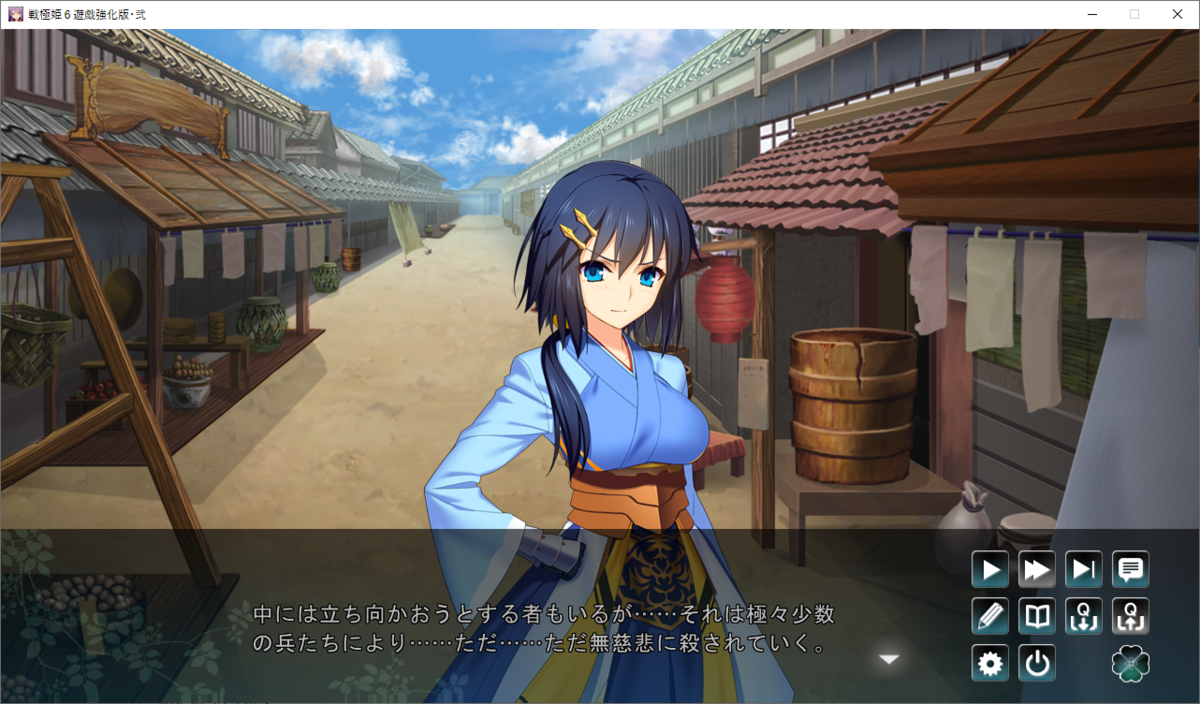Quick save with the Q down-arrow button
Screen dimensions: 1200x704
click(x=1084, y=616)
